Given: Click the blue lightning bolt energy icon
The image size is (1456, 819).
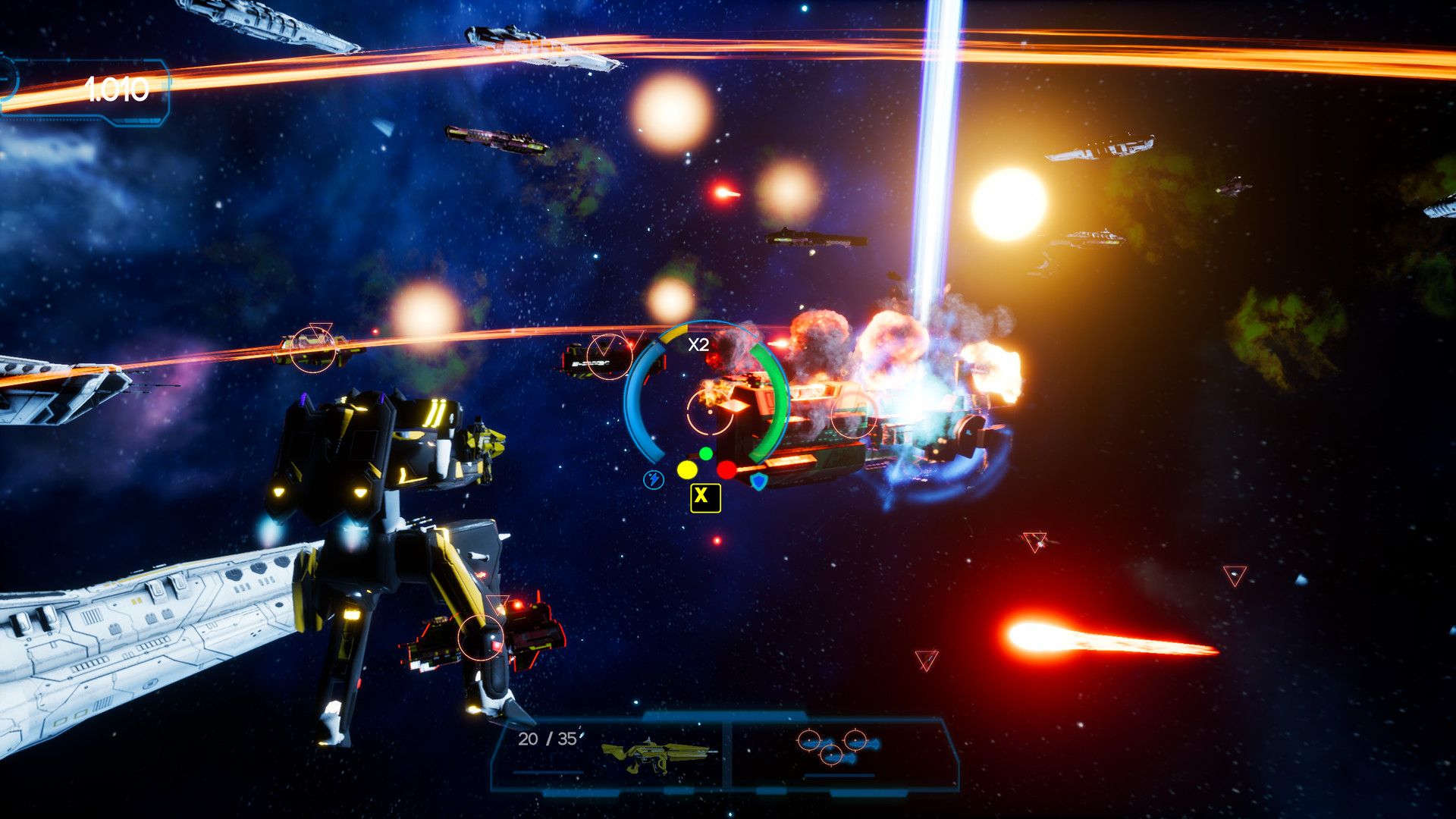Looking at the screenshot, I should [654, 479].
